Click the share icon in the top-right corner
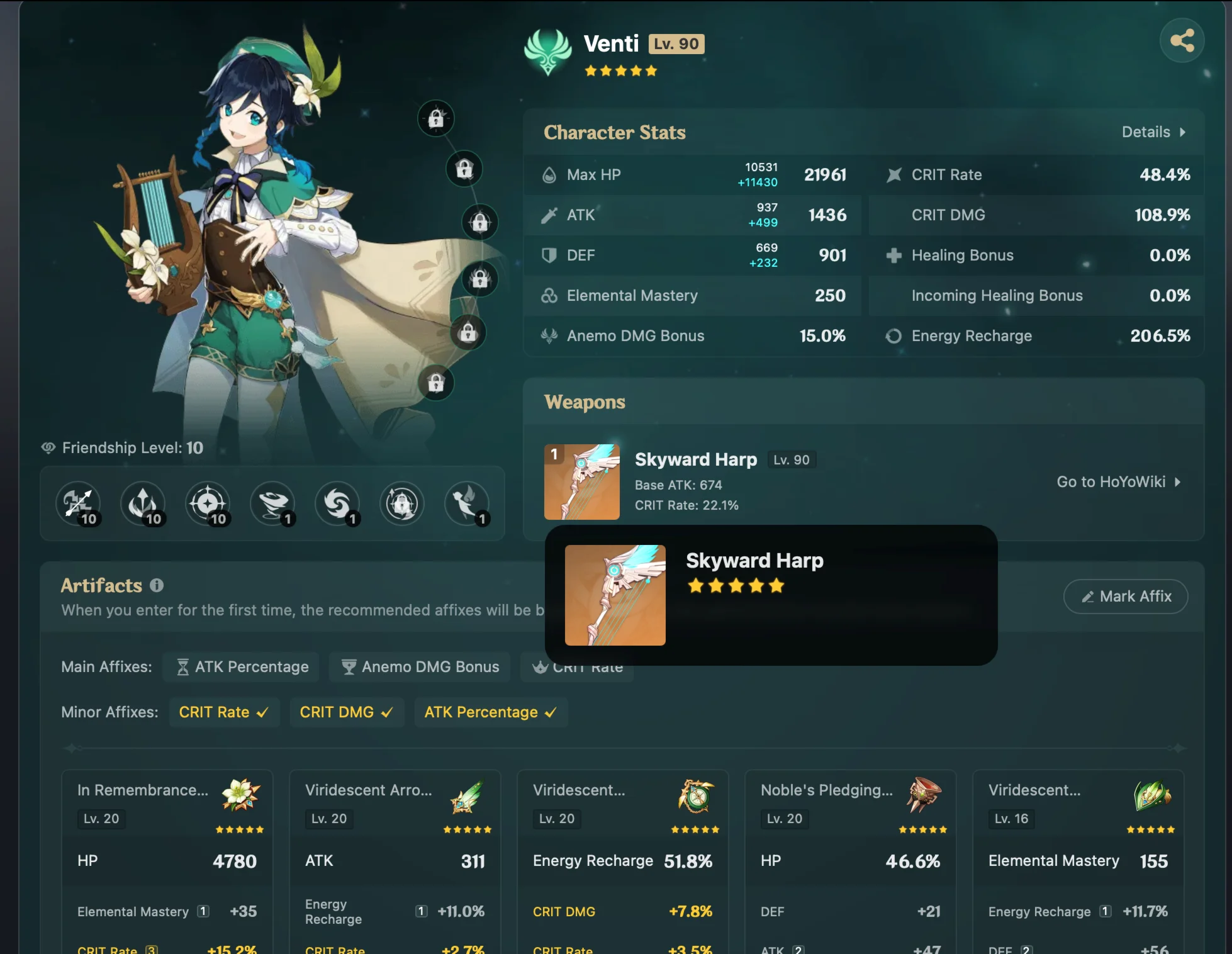1232x954 pixels. coord(1182,40)
